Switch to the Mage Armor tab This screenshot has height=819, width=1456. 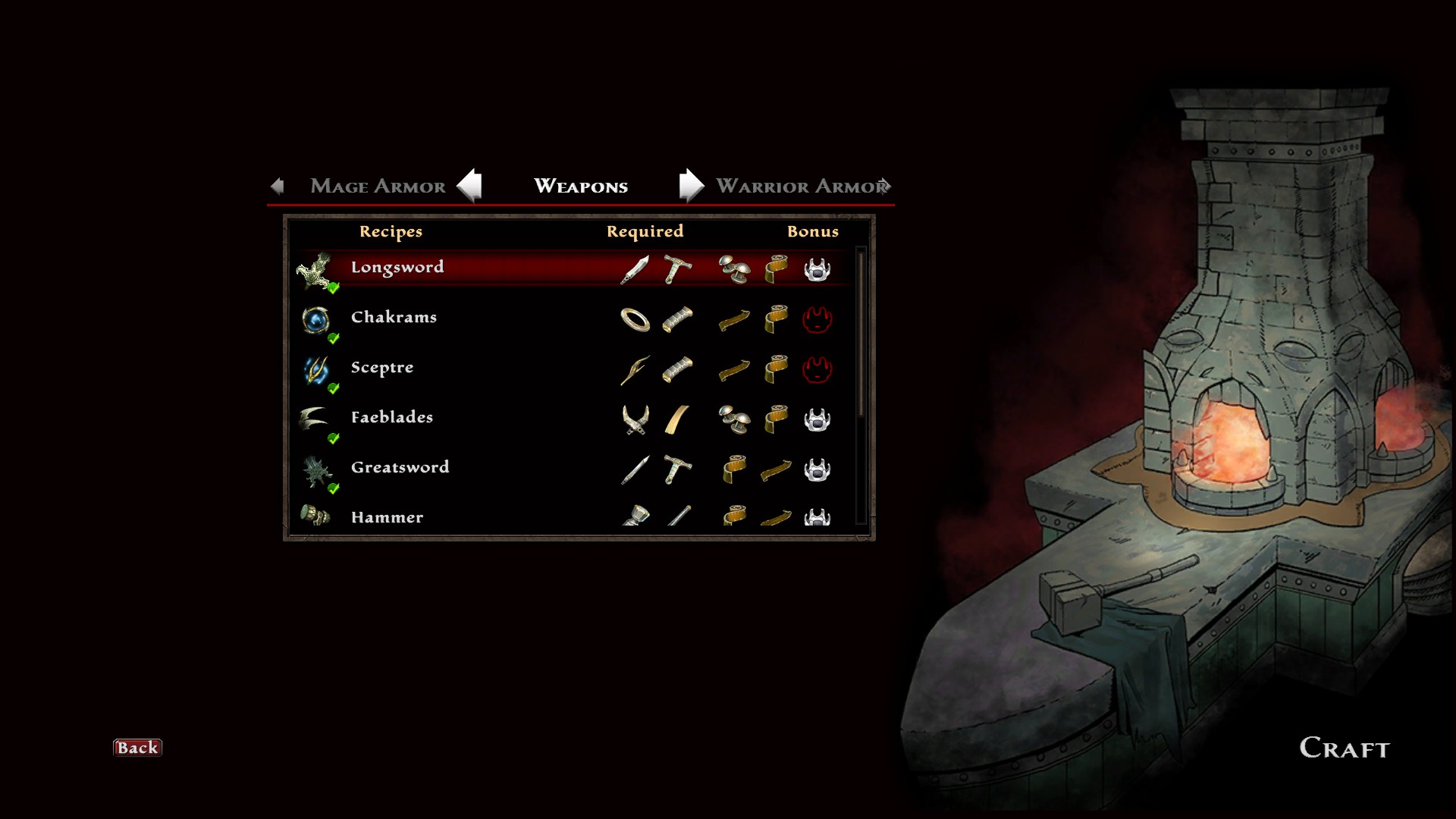(377, 187)
